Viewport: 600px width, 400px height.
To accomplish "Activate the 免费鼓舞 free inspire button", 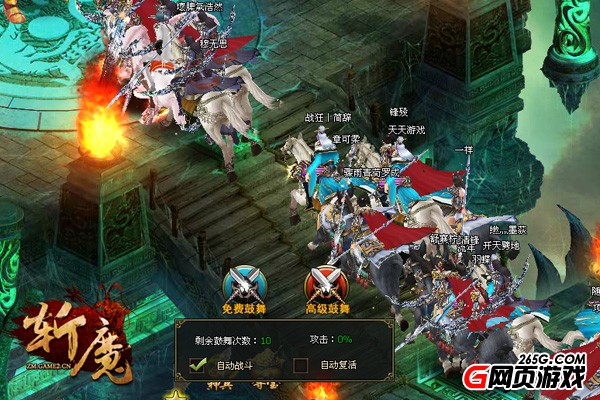I will click(242, 287).
